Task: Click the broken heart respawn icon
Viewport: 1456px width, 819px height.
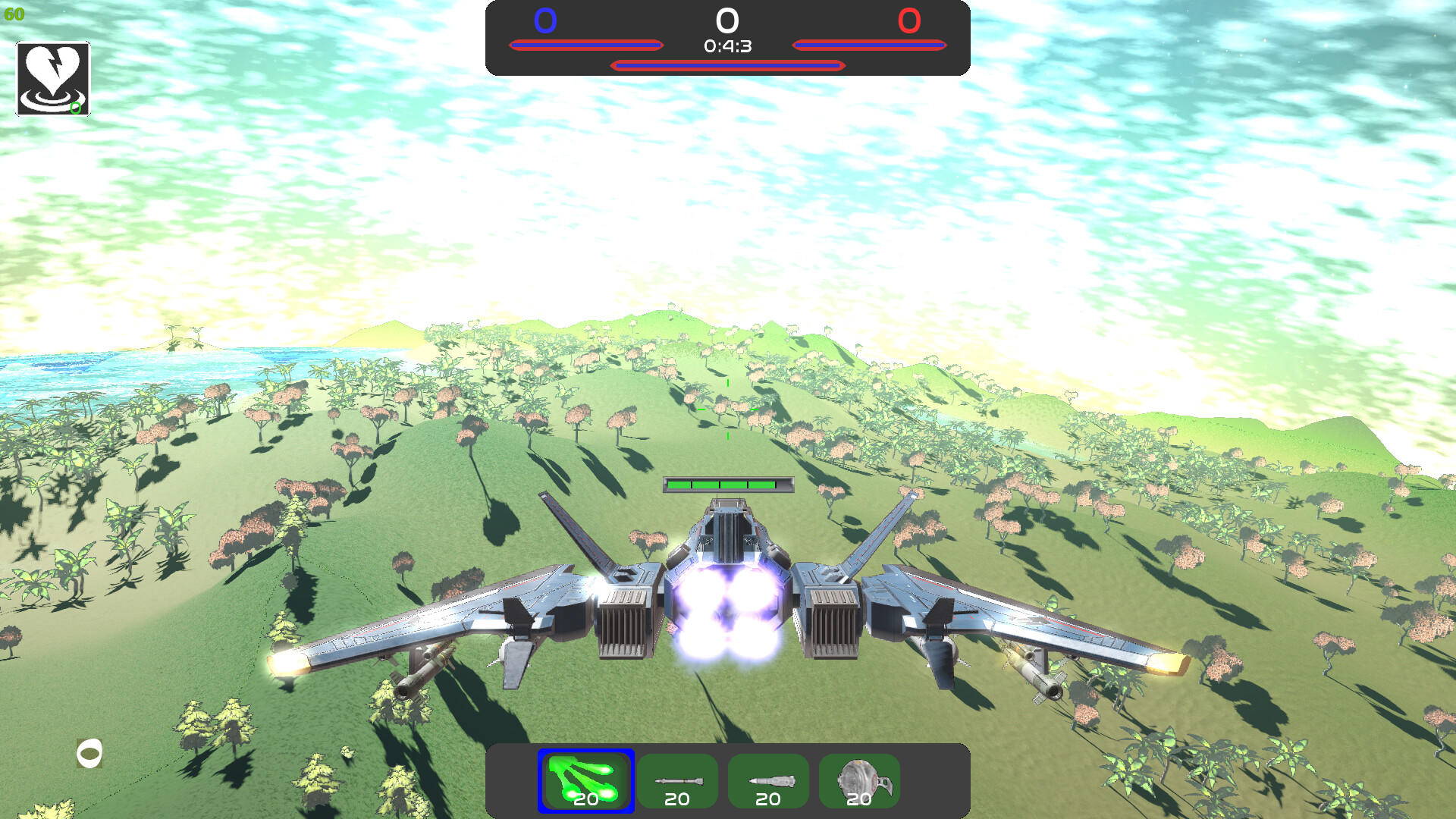Action: tap(52, 78)
